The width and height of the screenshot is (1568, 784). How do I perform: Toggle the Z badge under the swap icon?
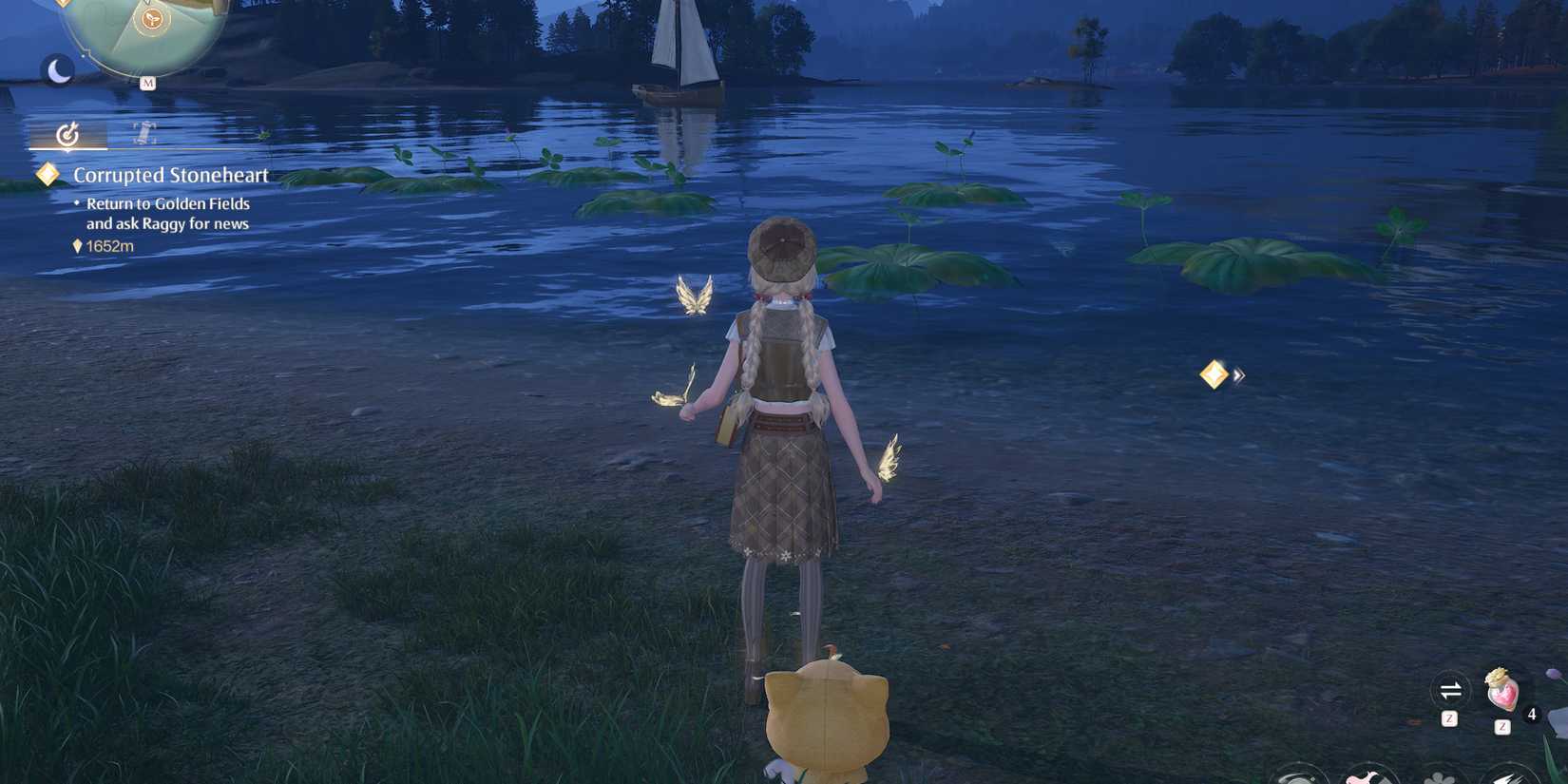[1449, 719]
